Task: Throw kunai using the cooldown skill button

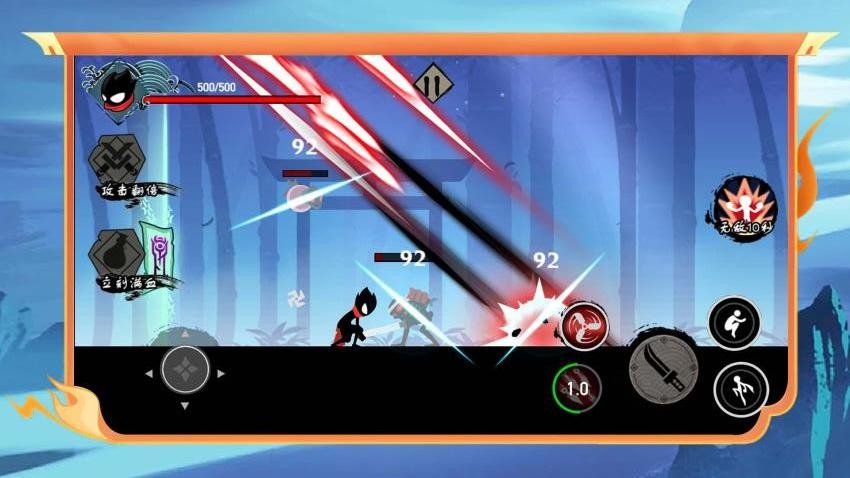Action: 578,387
